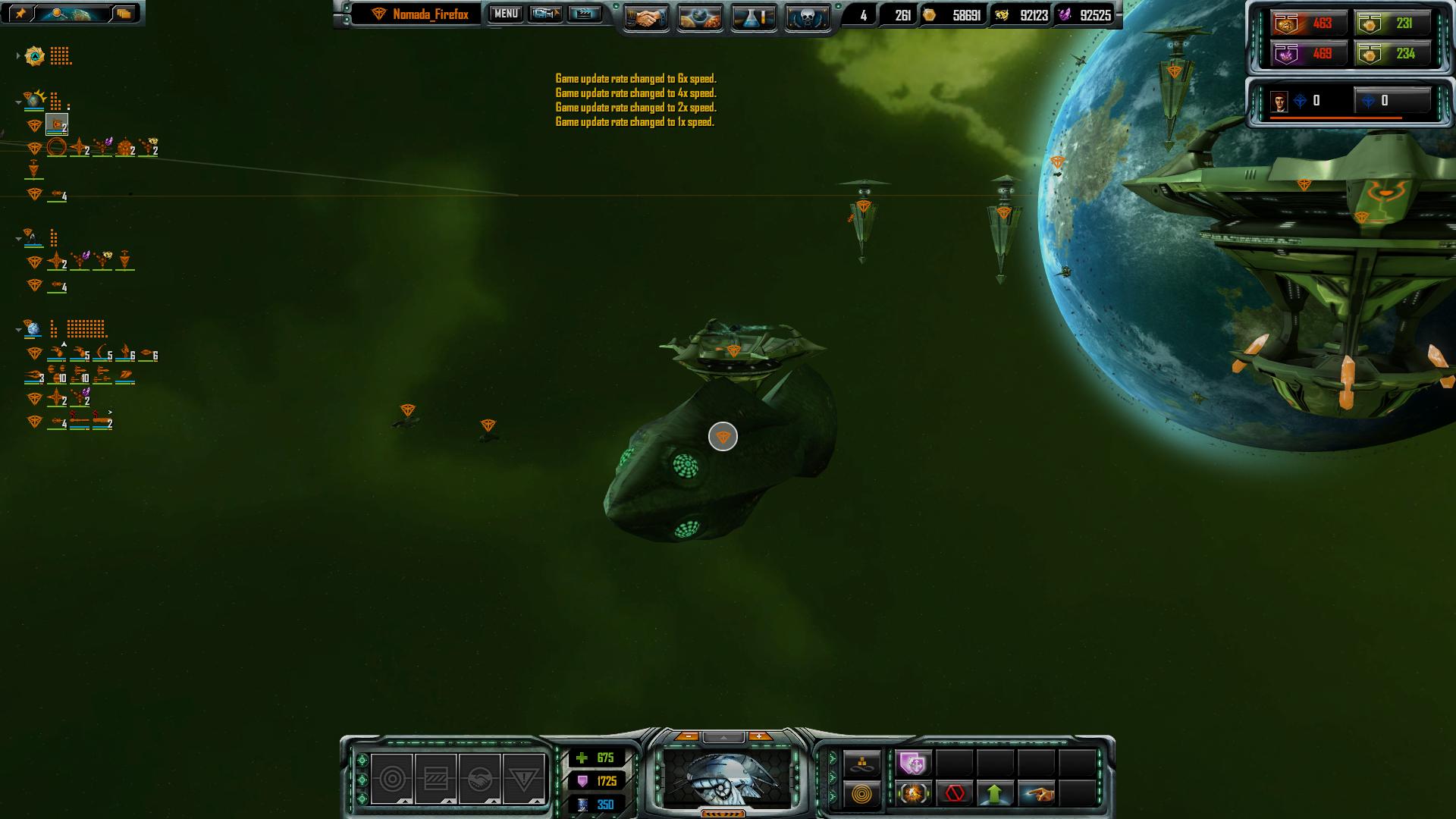Open the diplomacy handshake screen
The height and width of the screenshot is (819, 1456).
point(646,17)
